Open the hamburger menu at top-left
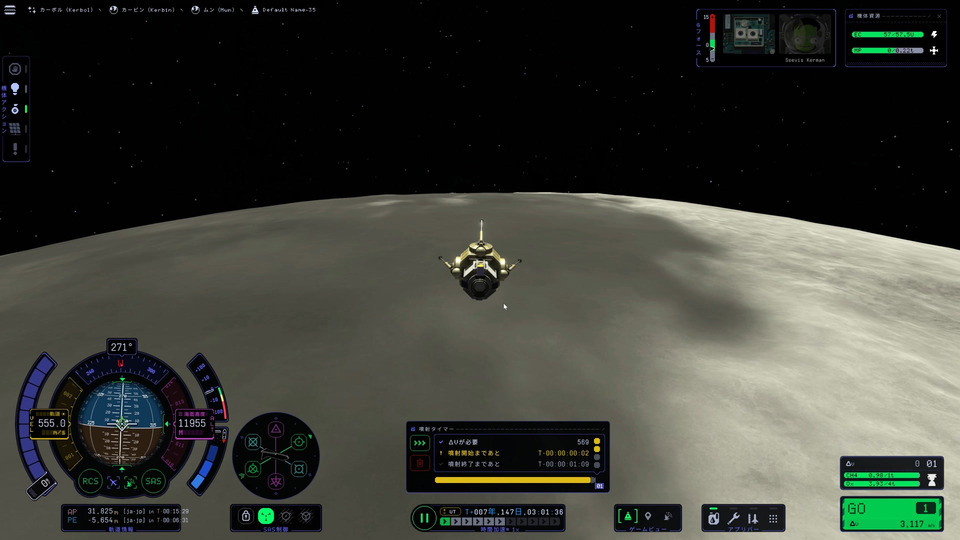The image size is (960, 540). (10, 10)
